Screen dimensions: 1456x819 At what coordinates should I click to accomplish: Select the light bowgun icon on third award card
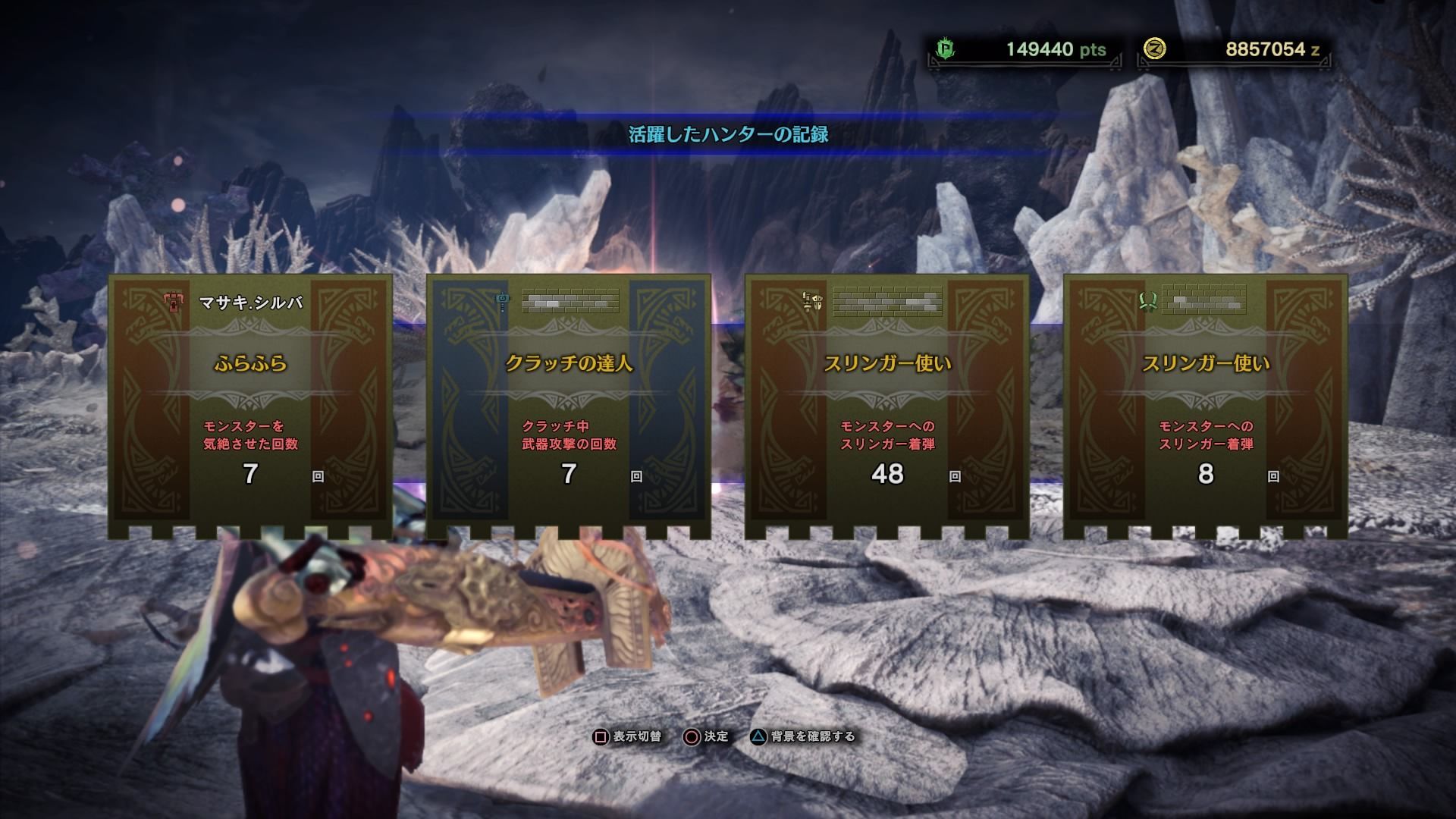811,301
